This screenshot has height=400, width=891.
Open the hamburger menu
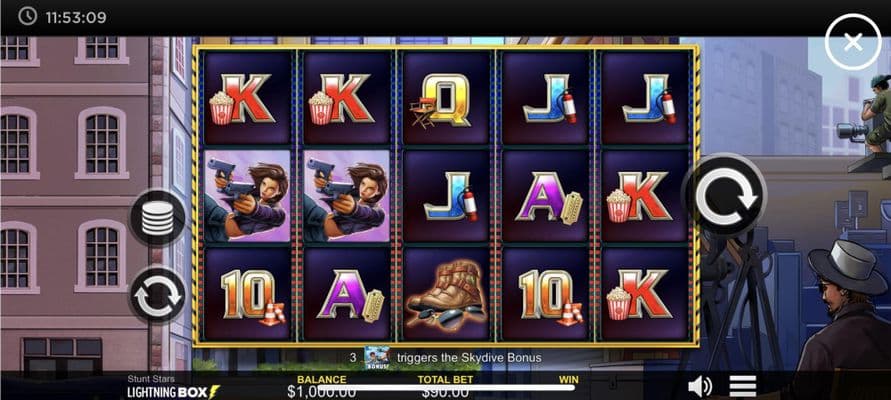pyautogui.click(x=742, y=386)
